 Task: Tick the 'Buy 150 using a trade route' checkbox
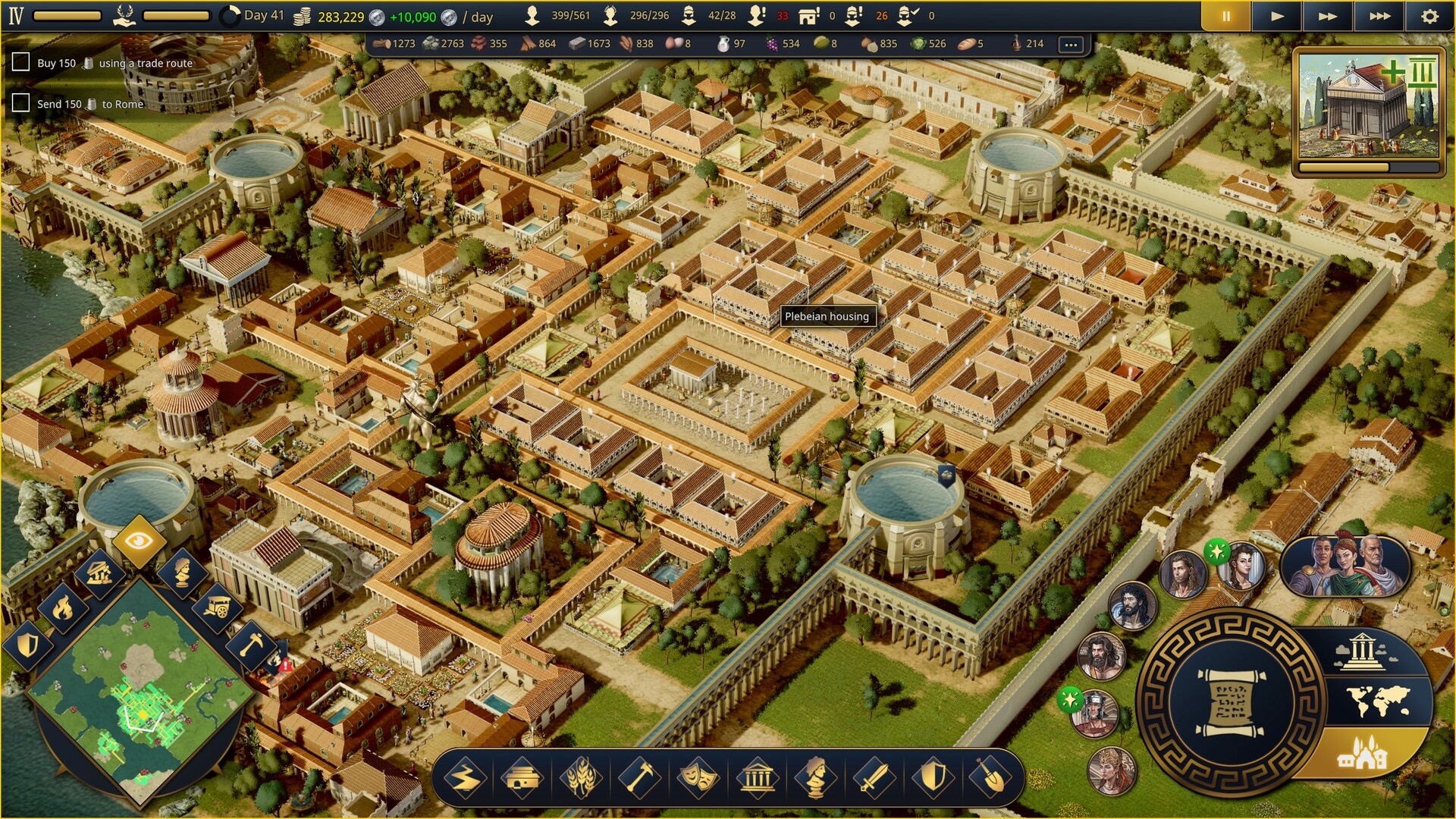(x=21, y=62)
